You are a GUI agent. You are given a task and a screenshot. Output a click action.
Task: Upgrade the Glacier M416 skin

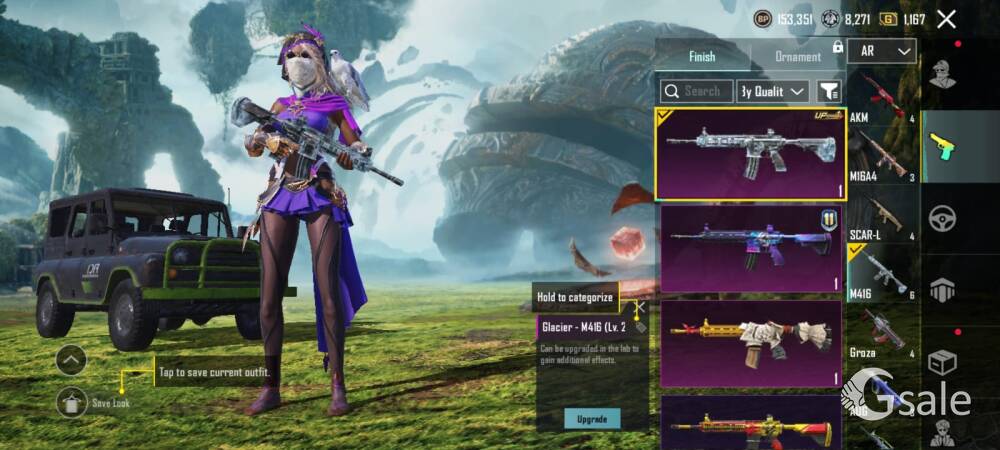click(x=591, y=419)
